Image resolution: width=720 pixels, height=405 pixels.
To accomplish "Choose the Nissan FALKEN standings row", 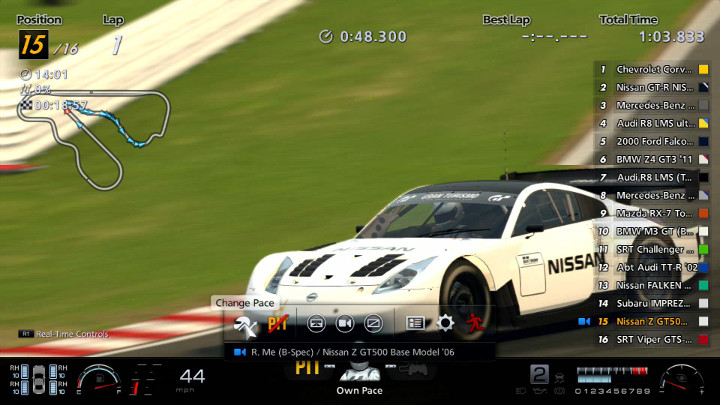I will (654, 285).
